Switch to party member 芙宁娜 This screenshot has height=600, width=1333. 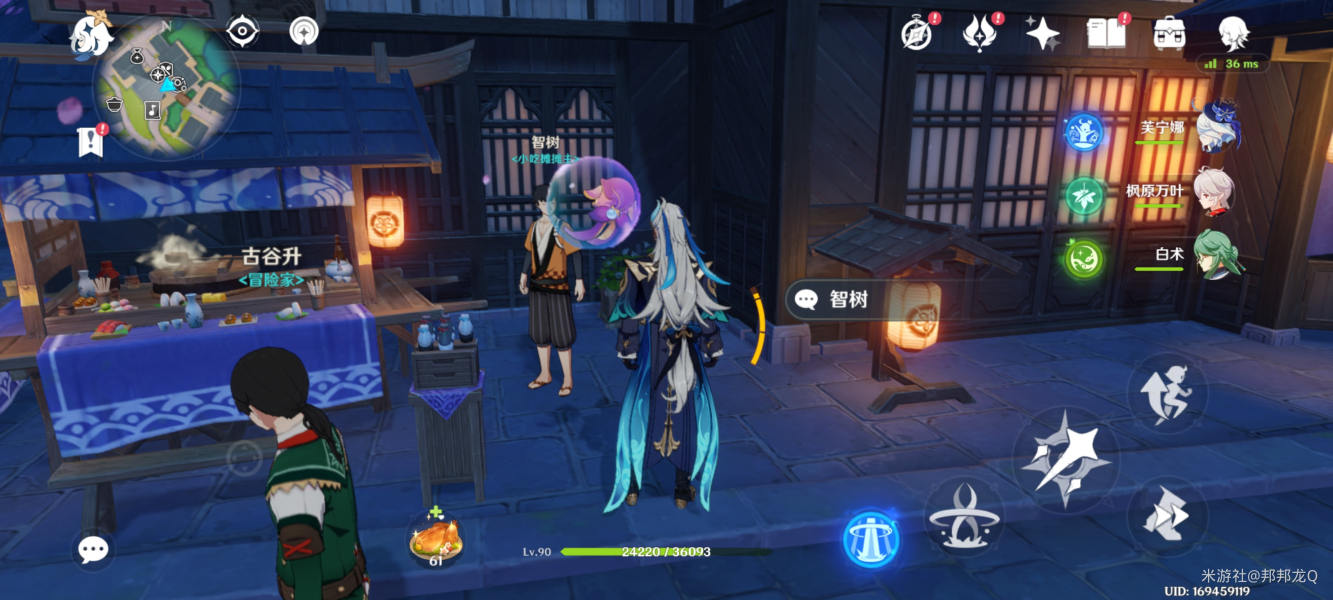1215,129
